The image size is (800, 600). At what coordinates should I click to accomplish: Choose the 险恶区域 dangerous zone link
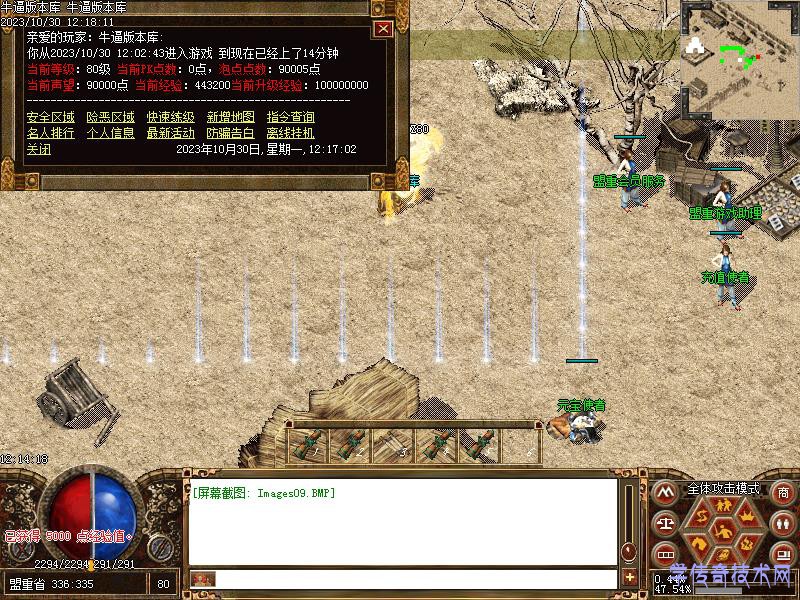pyautogui.click(x=110, y=117)
